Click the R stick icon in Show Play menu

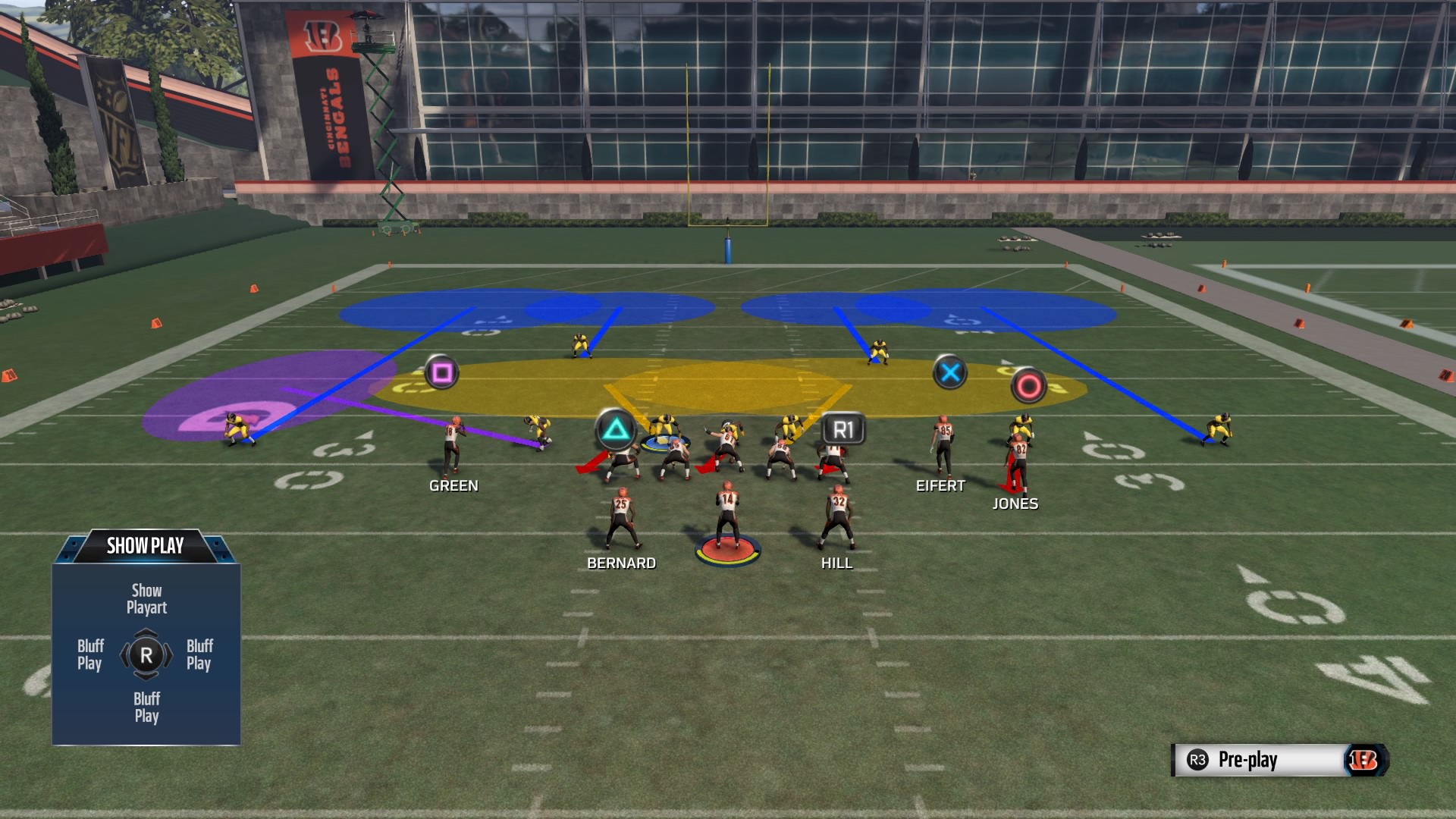(x=146, y=654)
